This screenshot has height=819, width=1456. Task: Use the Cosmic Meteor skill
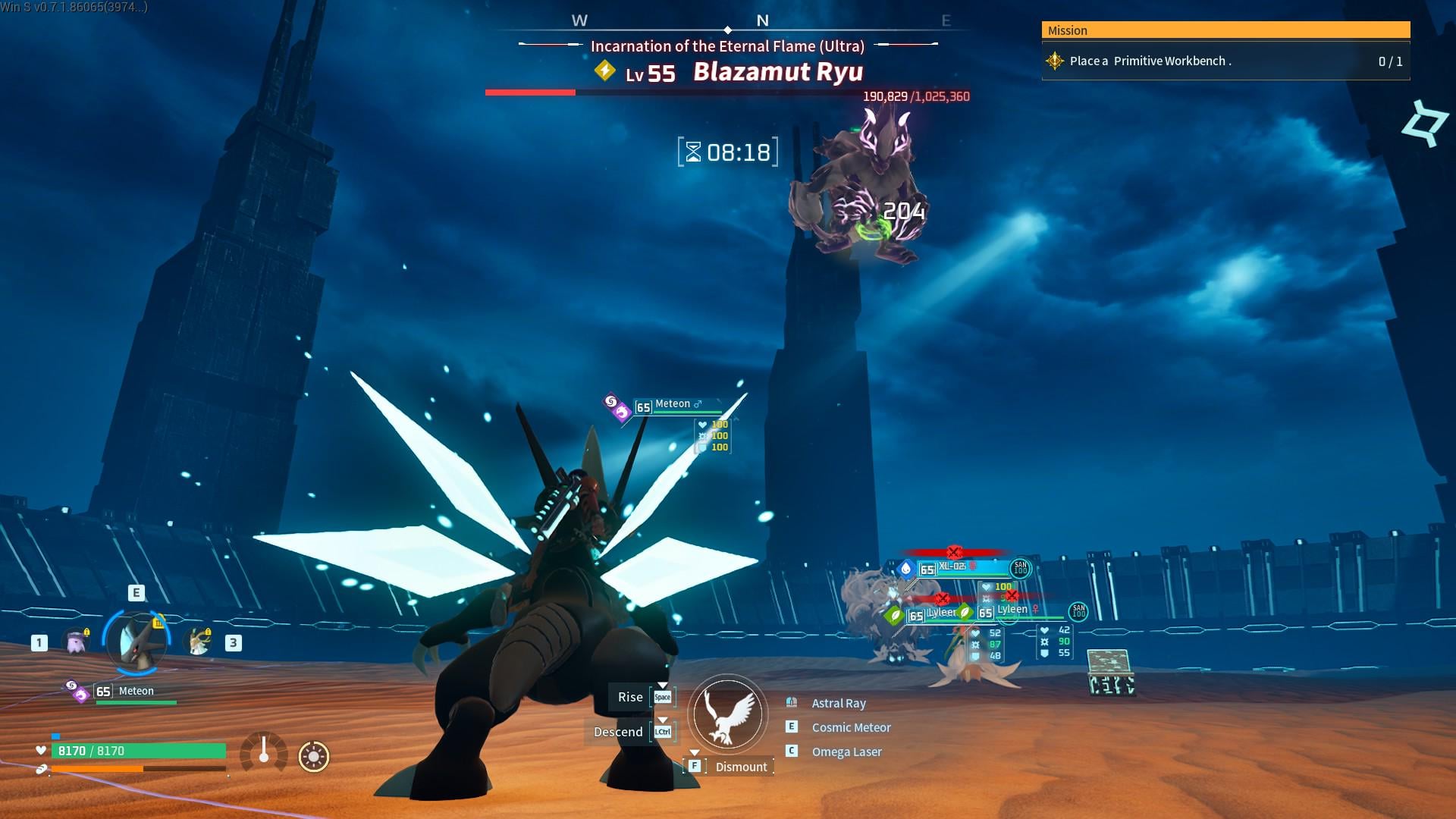pyautogui.click(x=850, y=727)
